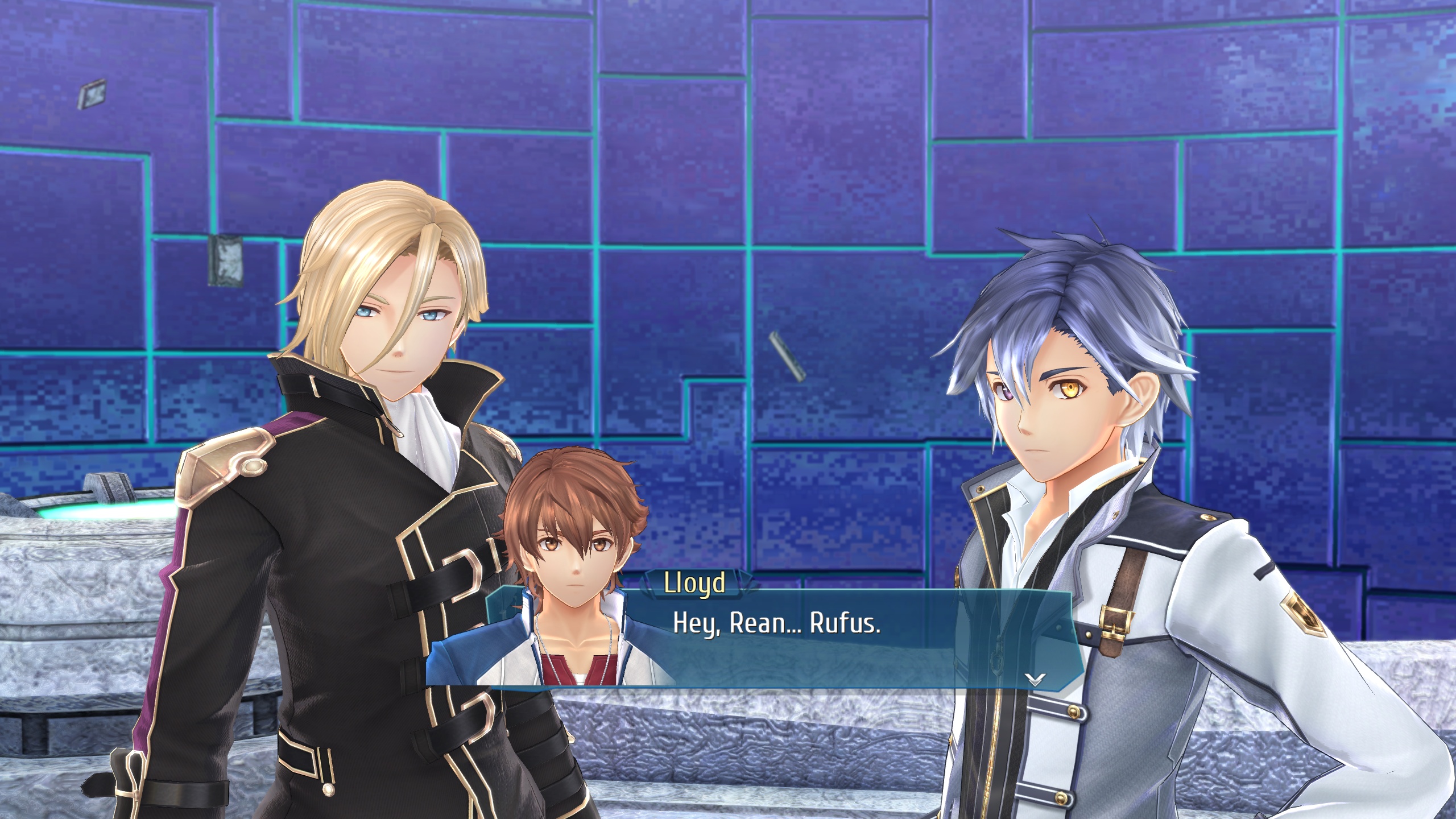Advance dialogue with the down arrow indicator
This screenshot has height=819, width=1456.
click(1035, 679)
